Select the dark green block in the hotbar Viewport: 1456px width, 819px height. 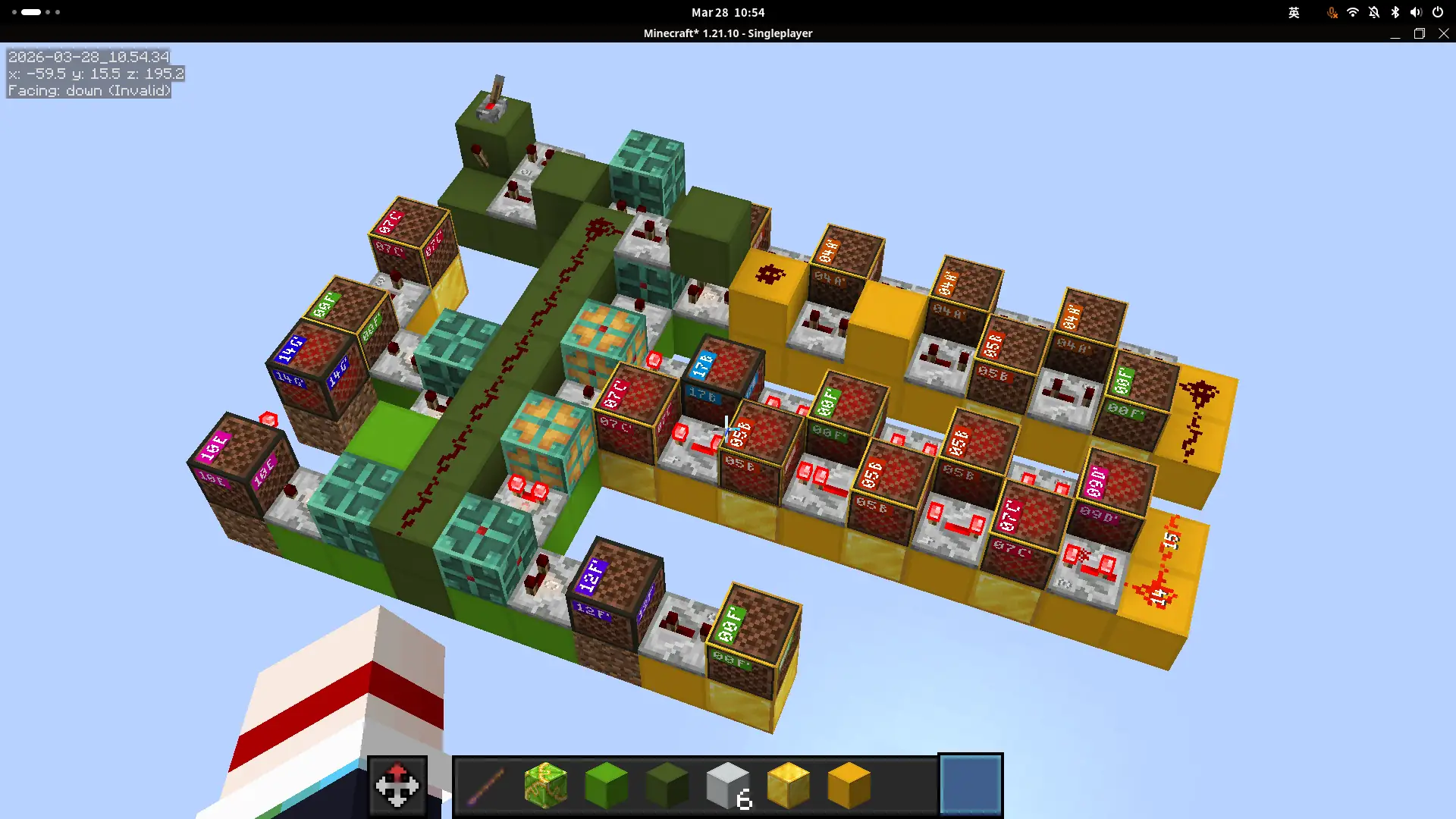(x=667, y=785)
